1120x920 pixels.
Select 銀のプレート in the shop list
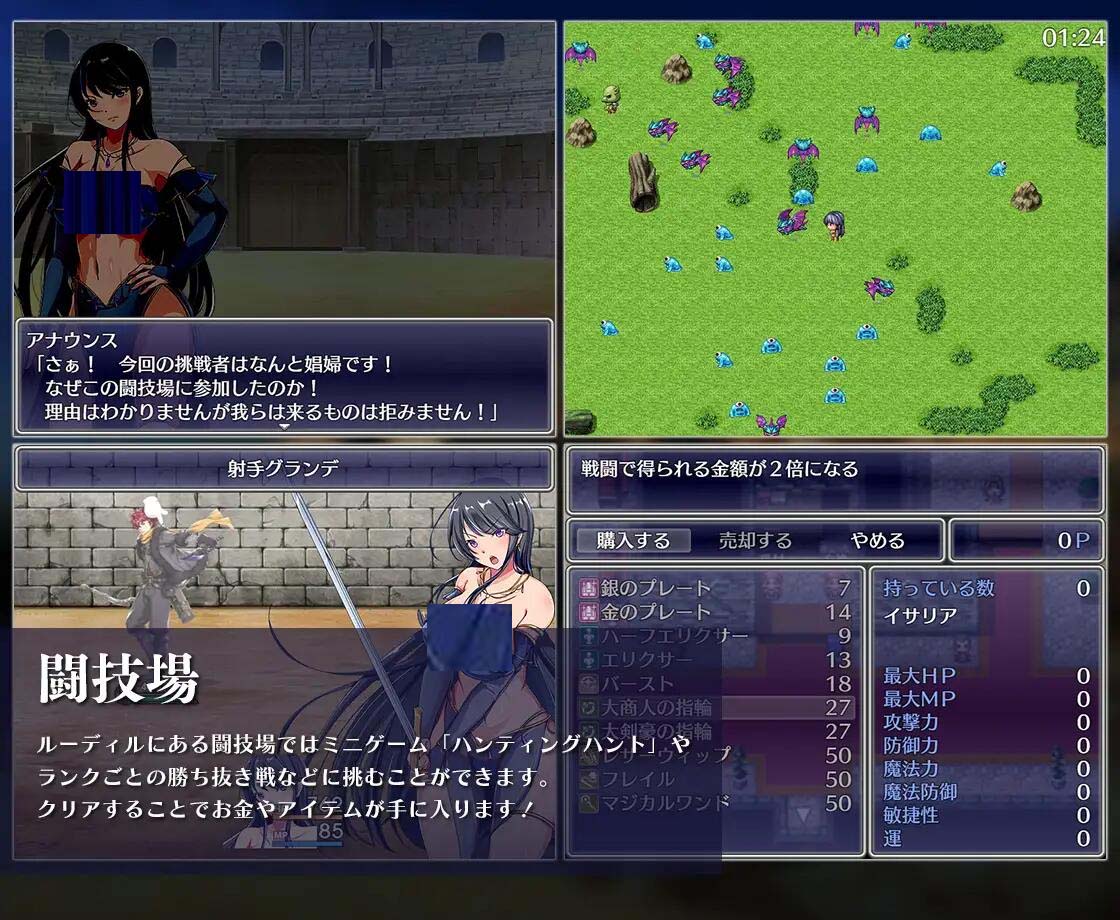click(715, 588)
